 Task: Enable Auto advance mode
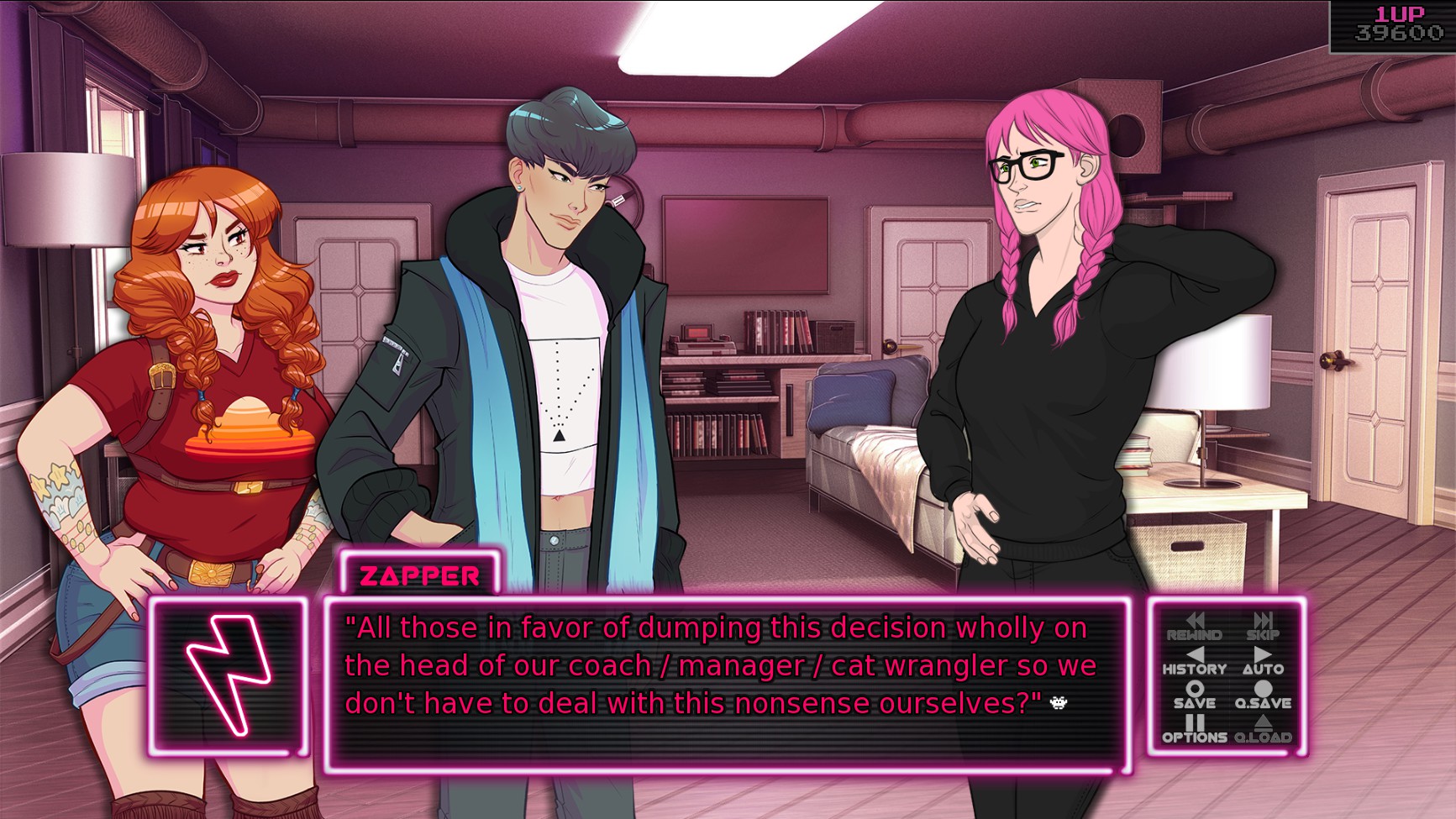pyautogui.click(x=1262, y=662)
